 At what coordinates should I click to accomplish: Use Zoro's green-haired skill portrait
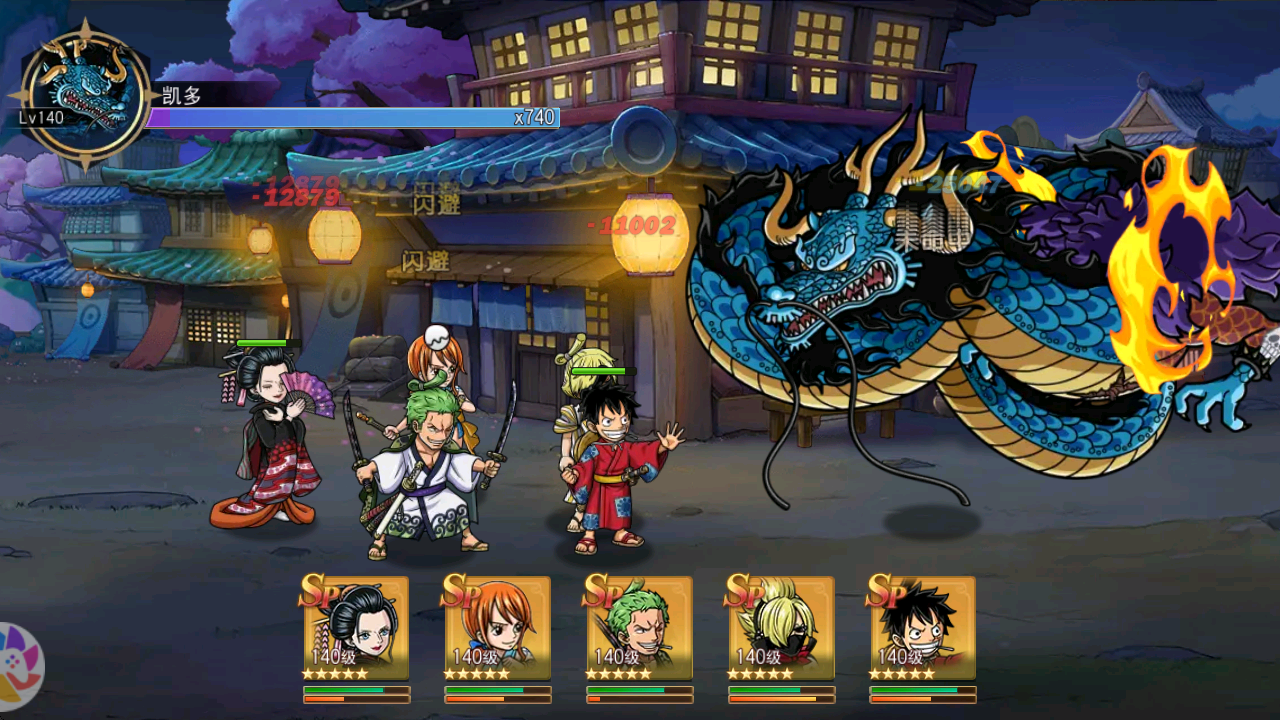pyautogui.click(x=640, y=628)
